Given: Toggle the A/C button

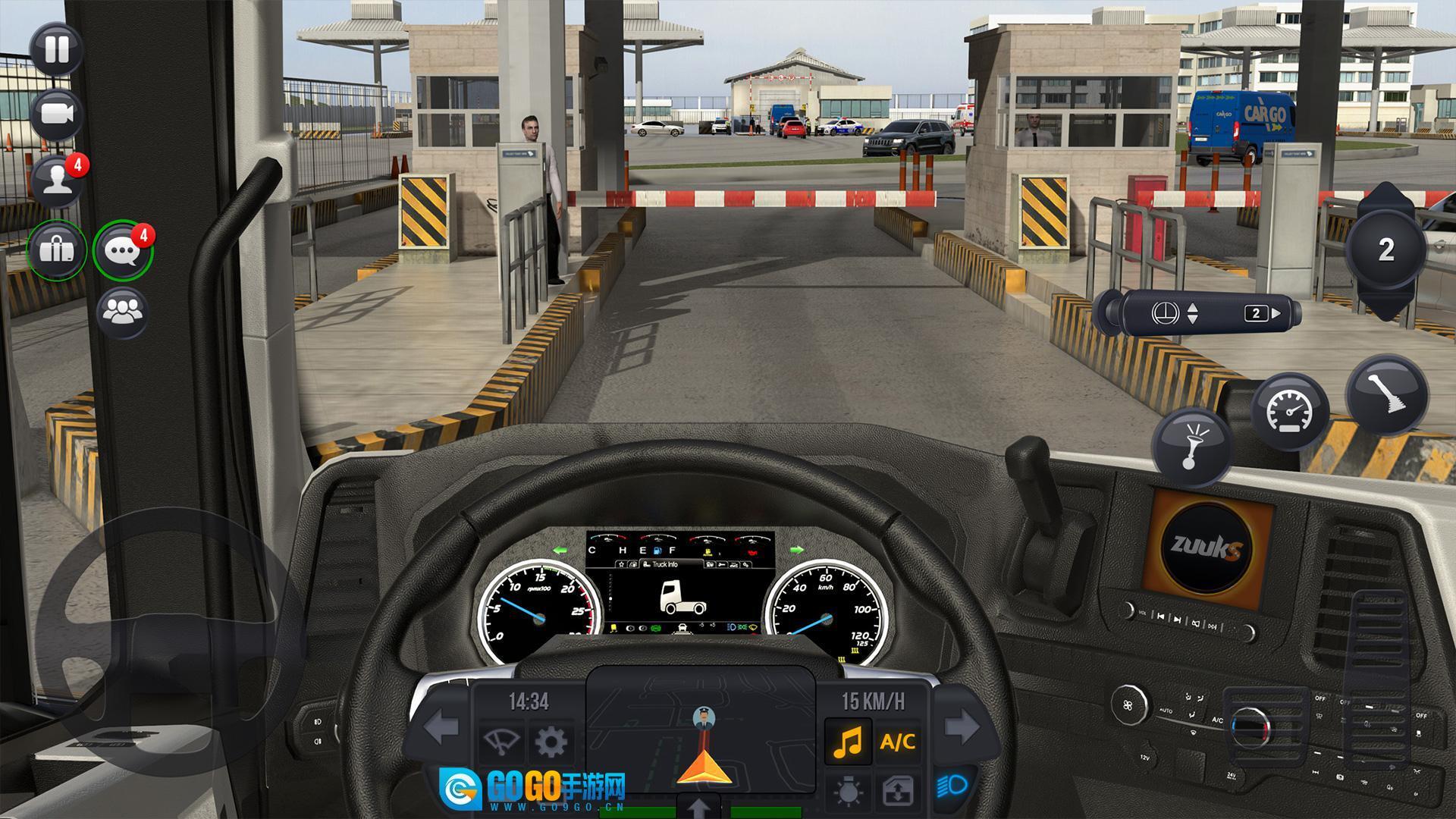Looking at the screenshot, I should click(898, 741).
